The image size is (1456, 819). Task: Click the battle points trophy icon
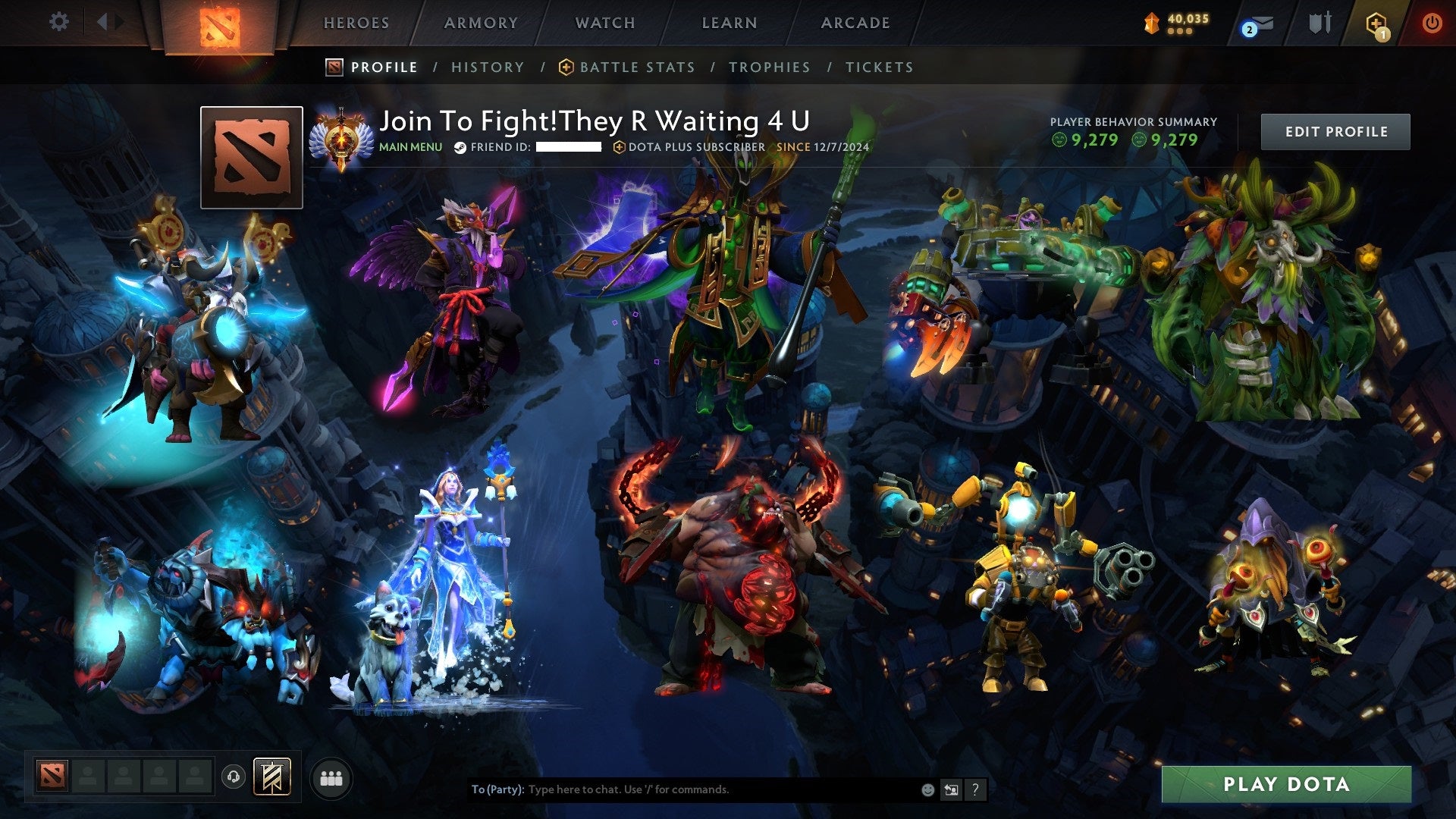(1151, 24)
